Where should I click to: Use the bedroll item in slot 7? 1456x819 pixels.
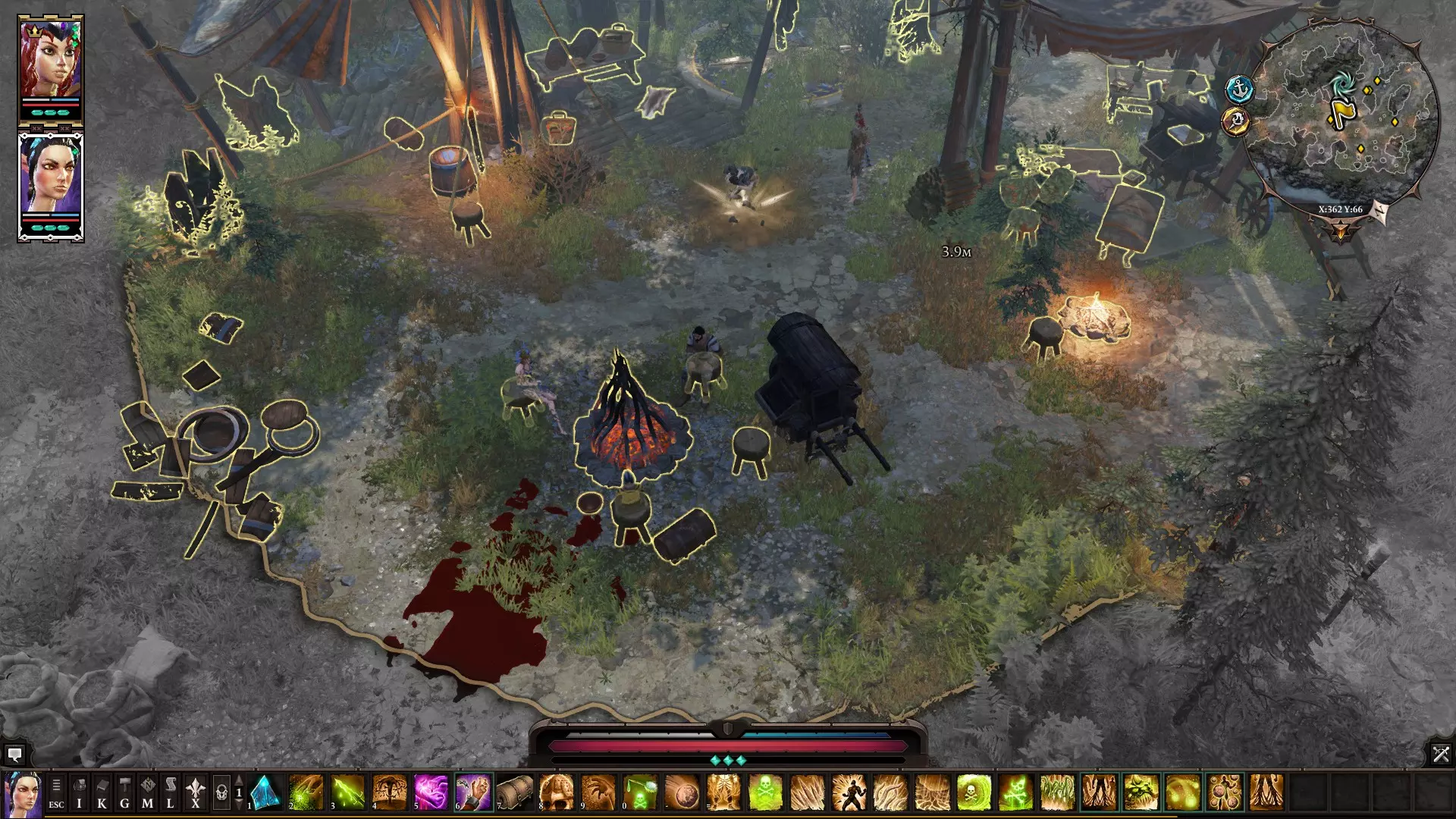(515, 792)
